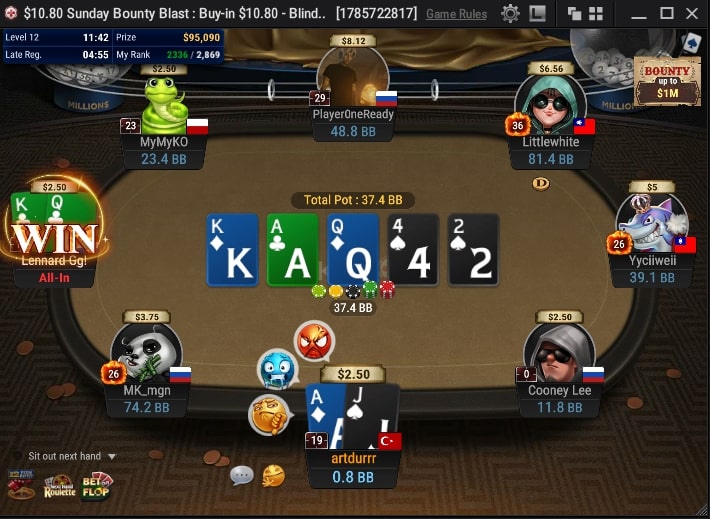710x519 pixels.
Task: Close the poker table window
Action: (693, 14)
